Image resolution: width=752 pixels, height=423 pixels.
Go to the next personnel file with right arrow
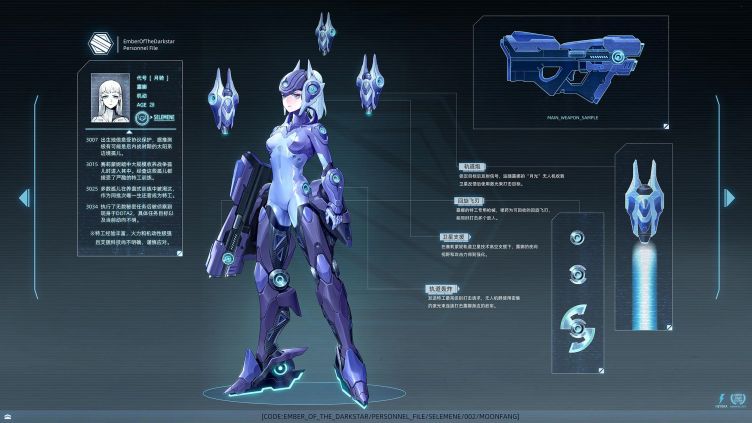coord(727,198)
